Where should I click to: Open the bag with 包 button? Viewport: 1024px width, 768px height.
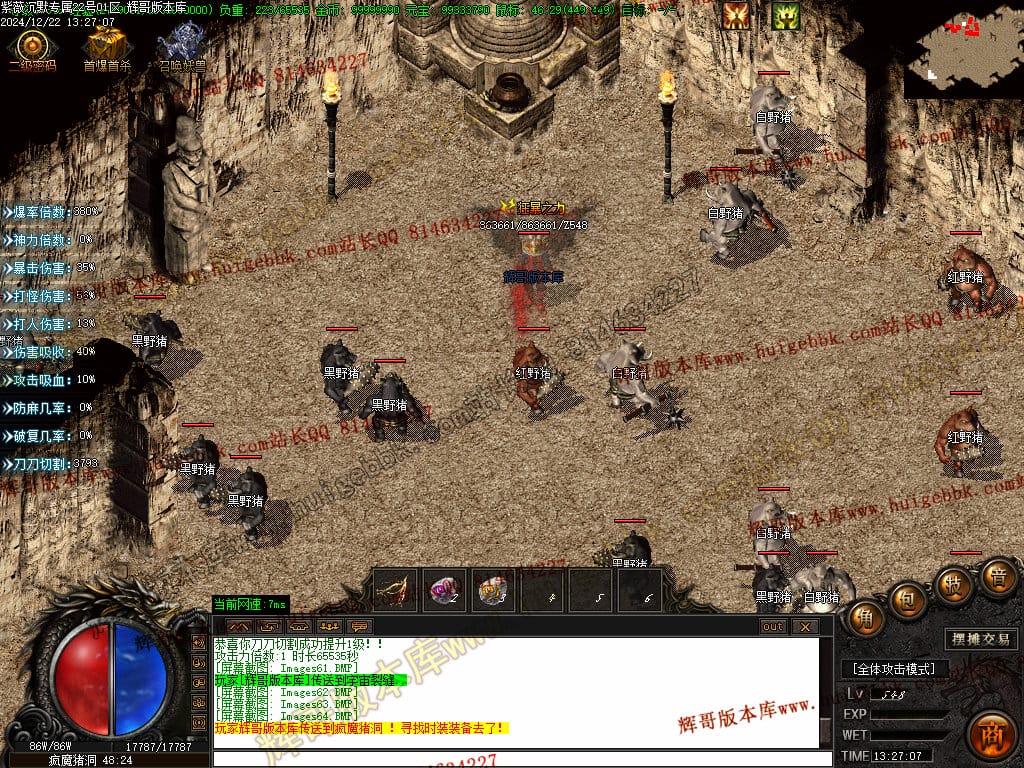908,599
